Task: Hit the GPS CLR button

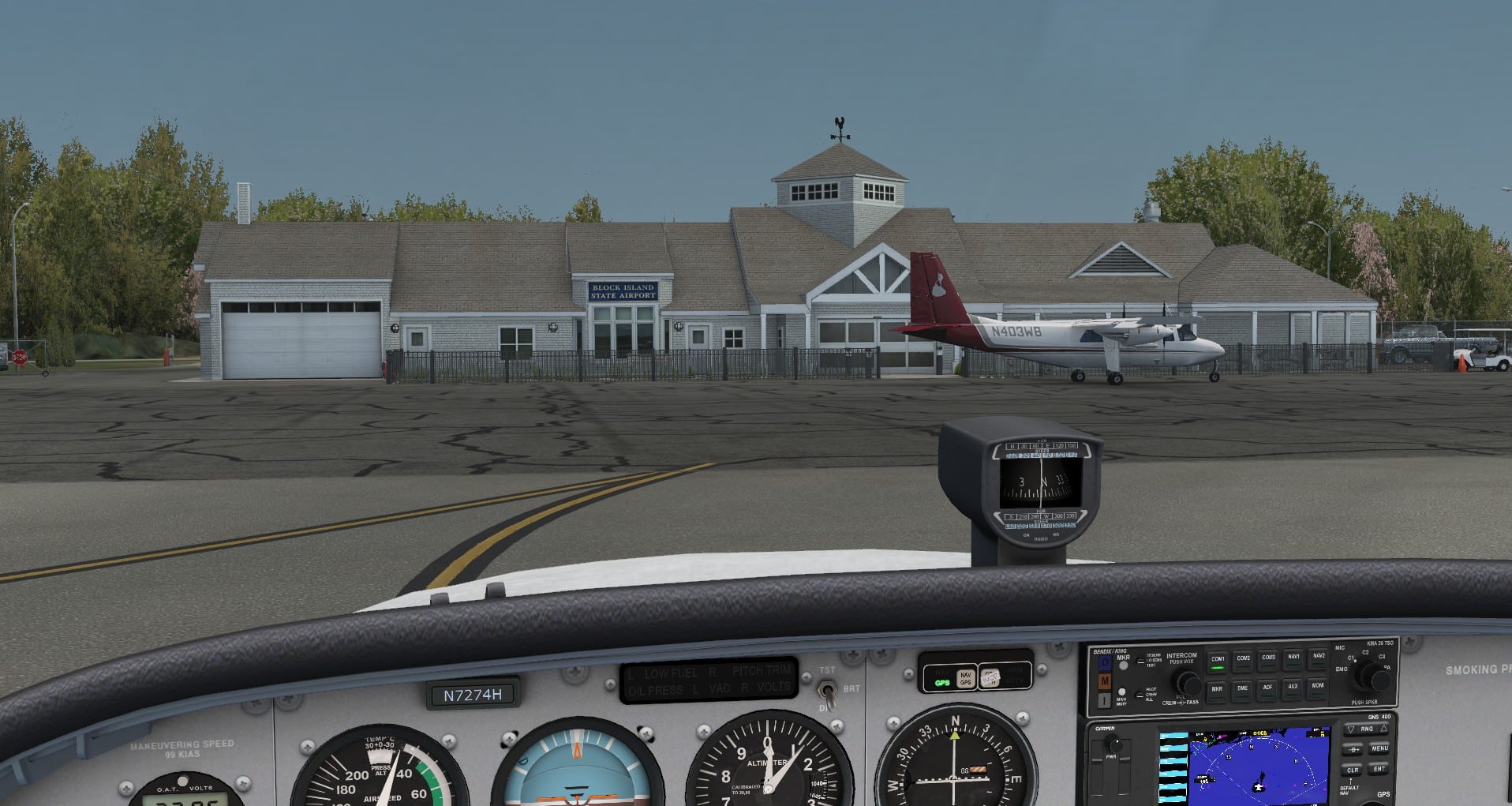Action: [1353, 770]
